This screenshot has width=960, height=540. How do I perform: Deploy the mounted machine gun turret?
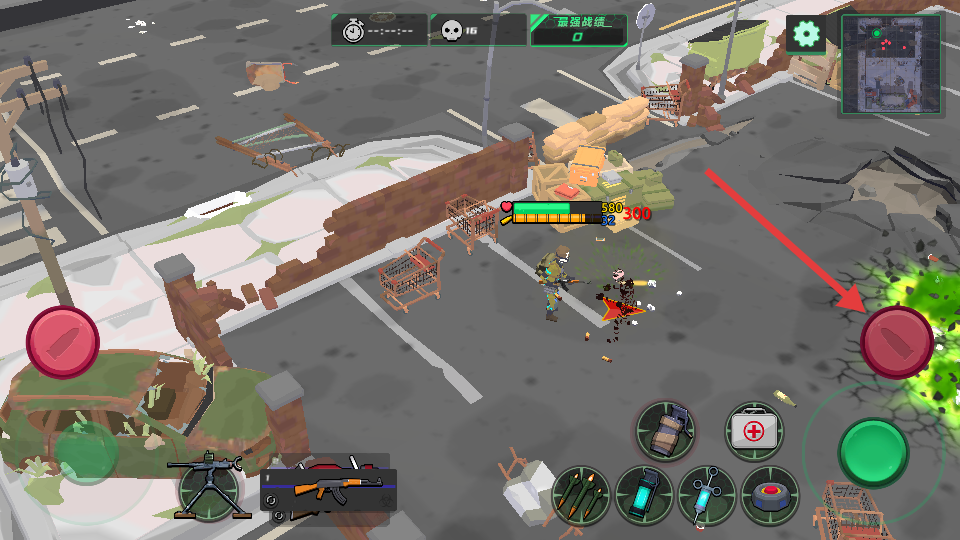(210, 488)
